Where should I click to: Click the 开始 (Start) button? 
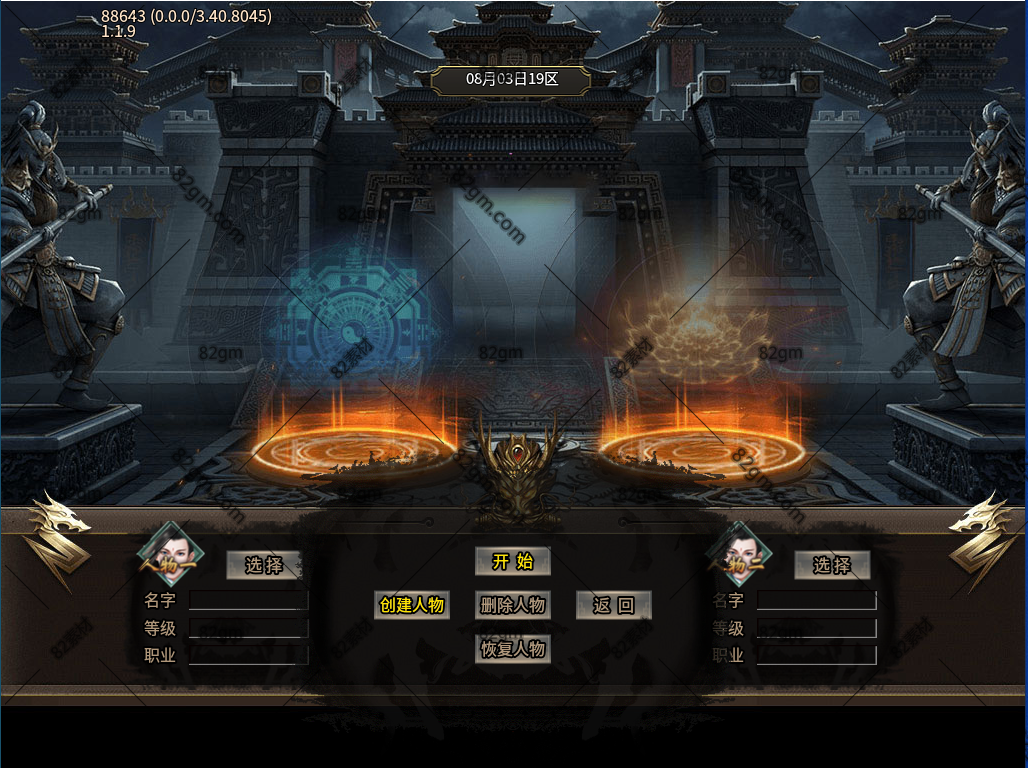click(x=512, y=562)
